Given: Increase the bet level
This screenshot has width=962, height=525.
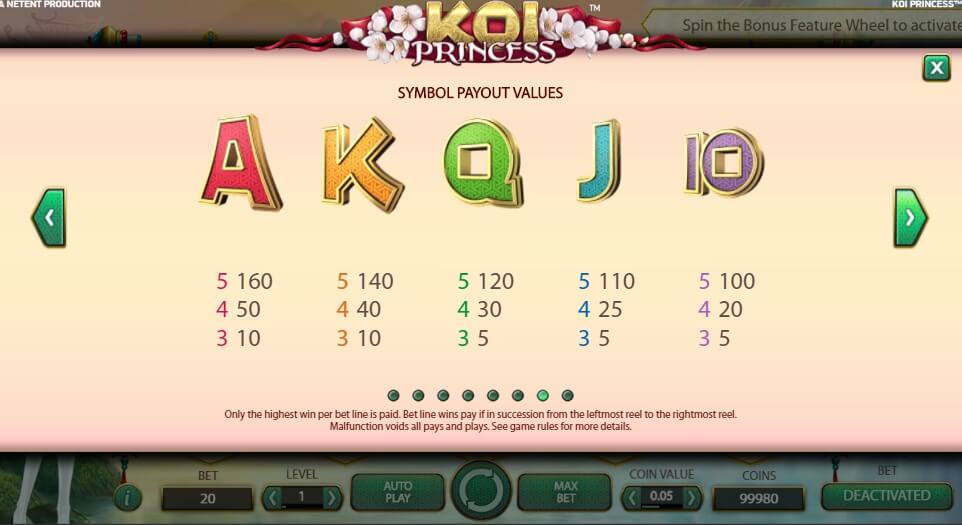Looking at the screenshot, I should (x=332, y=497).
